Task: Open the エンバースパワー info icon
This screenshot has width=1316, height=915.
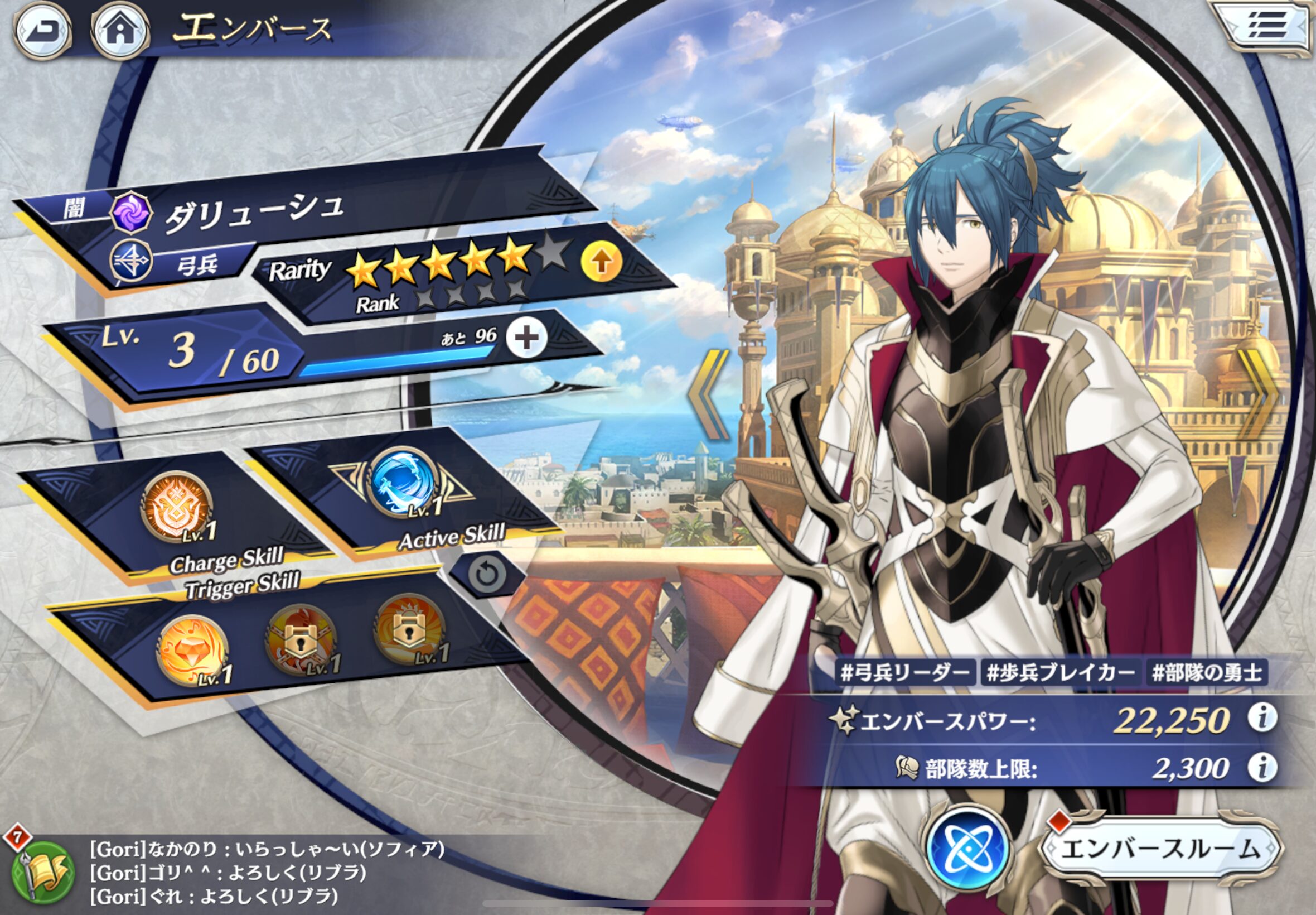Action: pyautogui.click(x=1261, y=718)
